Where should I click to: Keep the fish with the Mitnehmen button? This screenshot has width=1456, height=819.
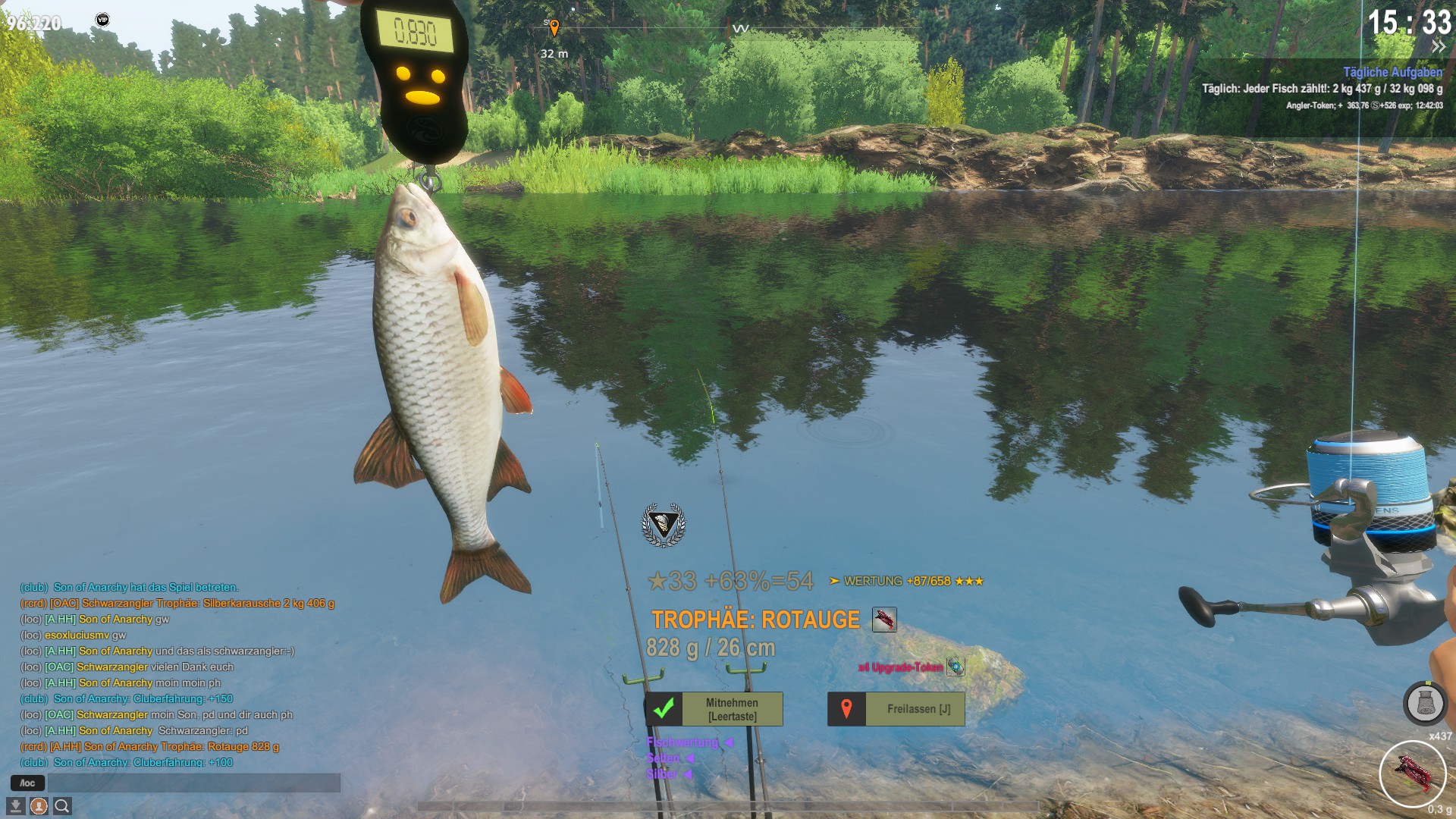pos(714,709)
